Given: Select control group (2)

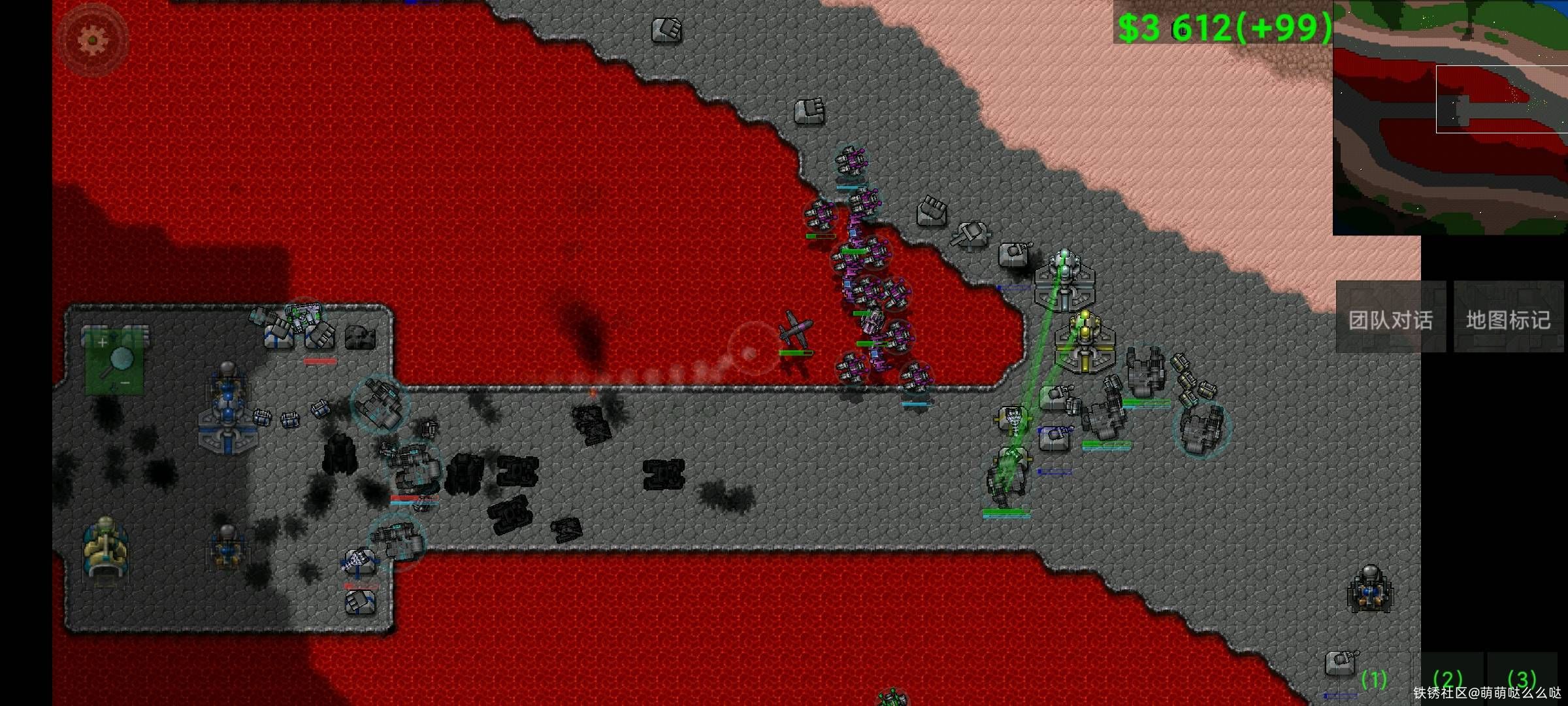Looking at the screenshot, I should point(1447,680).
